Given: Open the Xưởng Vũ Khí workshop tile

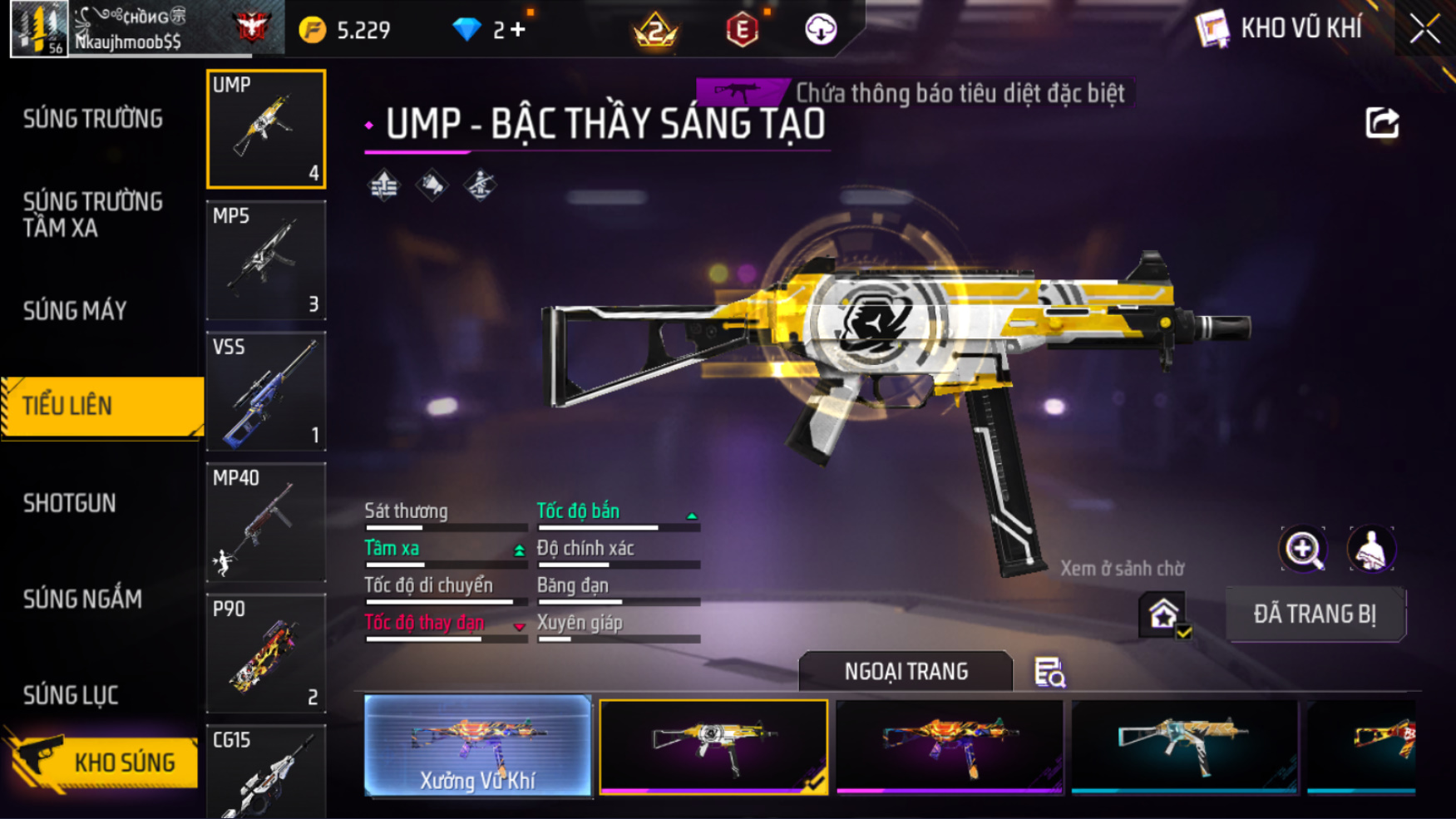Looking at the screenshot, I should click(477, 745).
